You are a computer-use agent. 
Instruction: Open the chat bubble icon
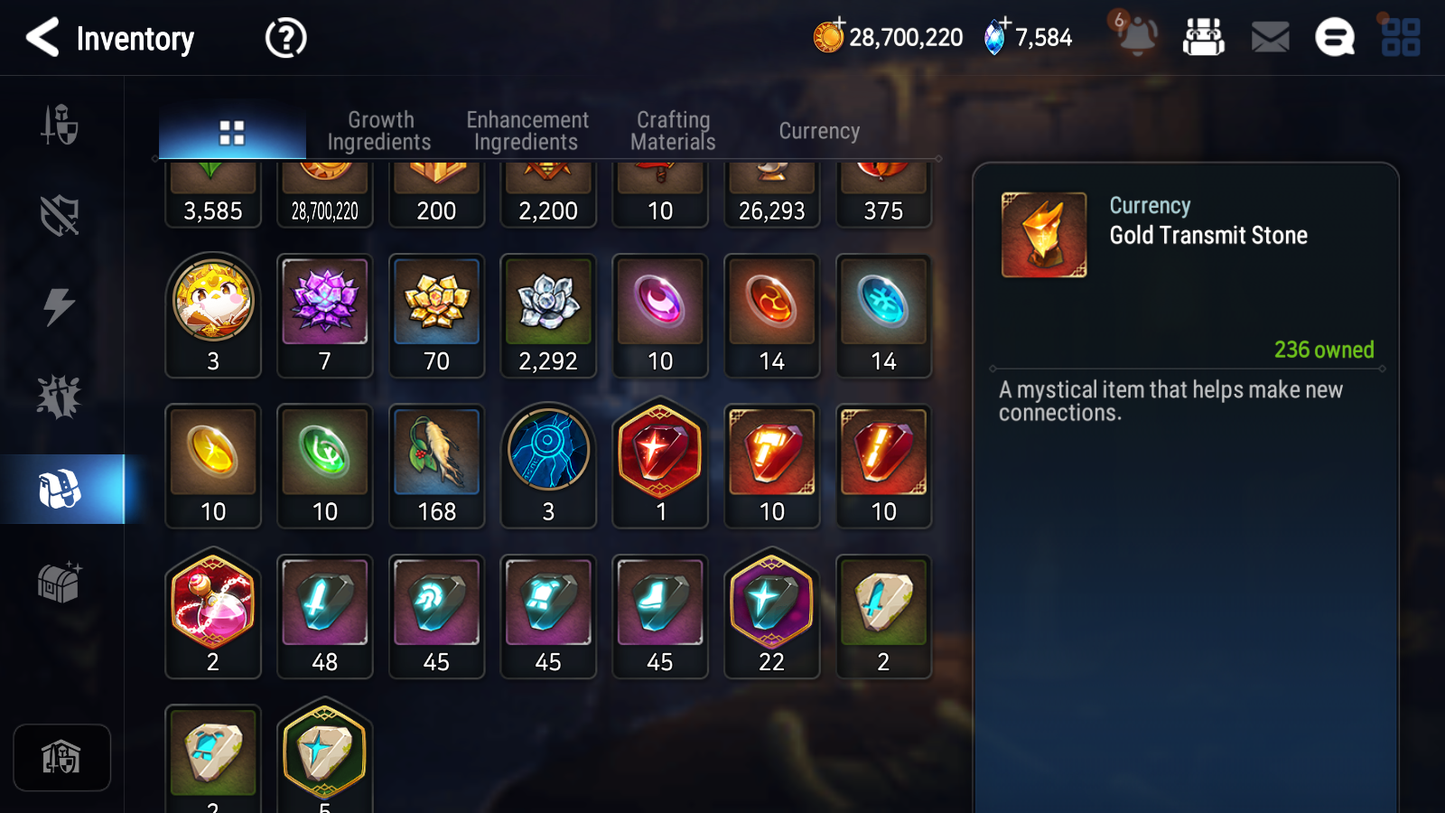tap(1334, 38)
